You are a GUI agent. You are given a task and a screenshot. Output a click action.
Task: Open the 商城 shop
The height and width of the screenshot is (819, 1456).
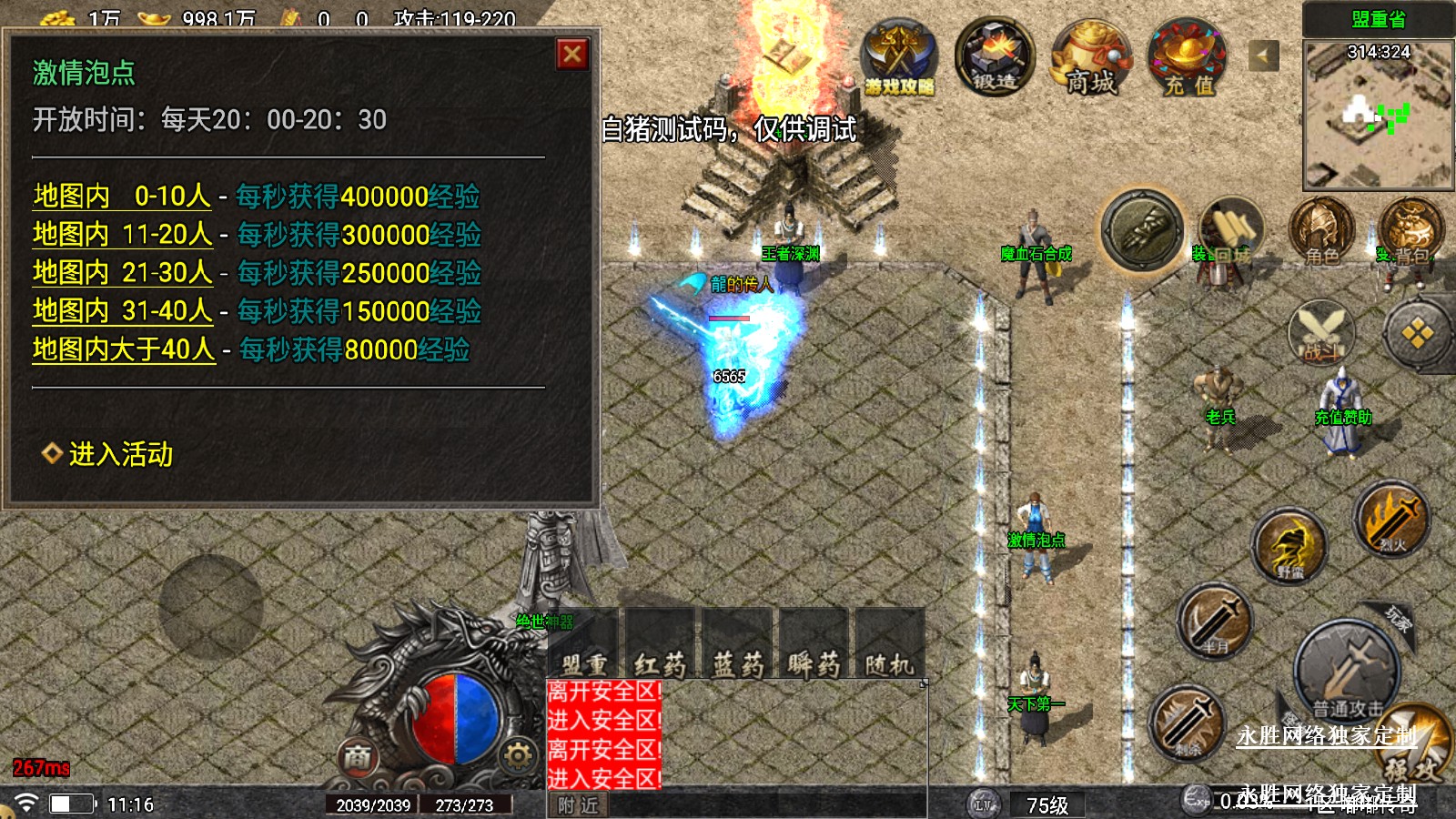(1091, 59)
